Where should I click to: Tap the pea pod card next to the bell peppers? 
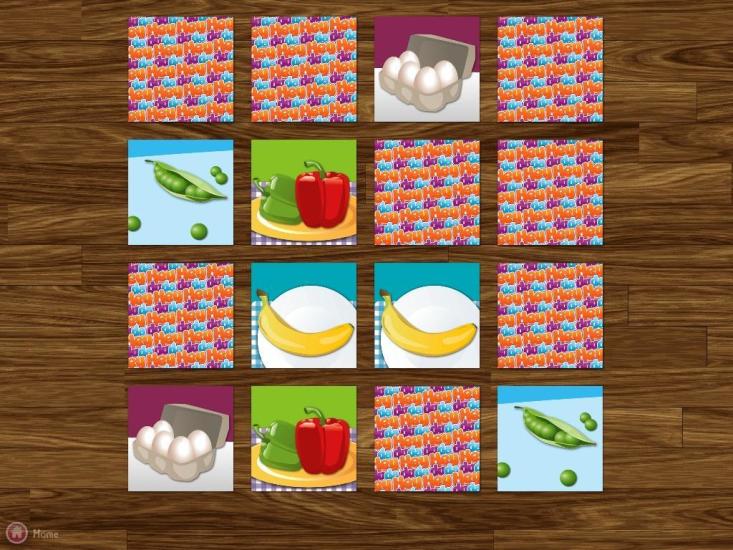(x=180, y=192)
